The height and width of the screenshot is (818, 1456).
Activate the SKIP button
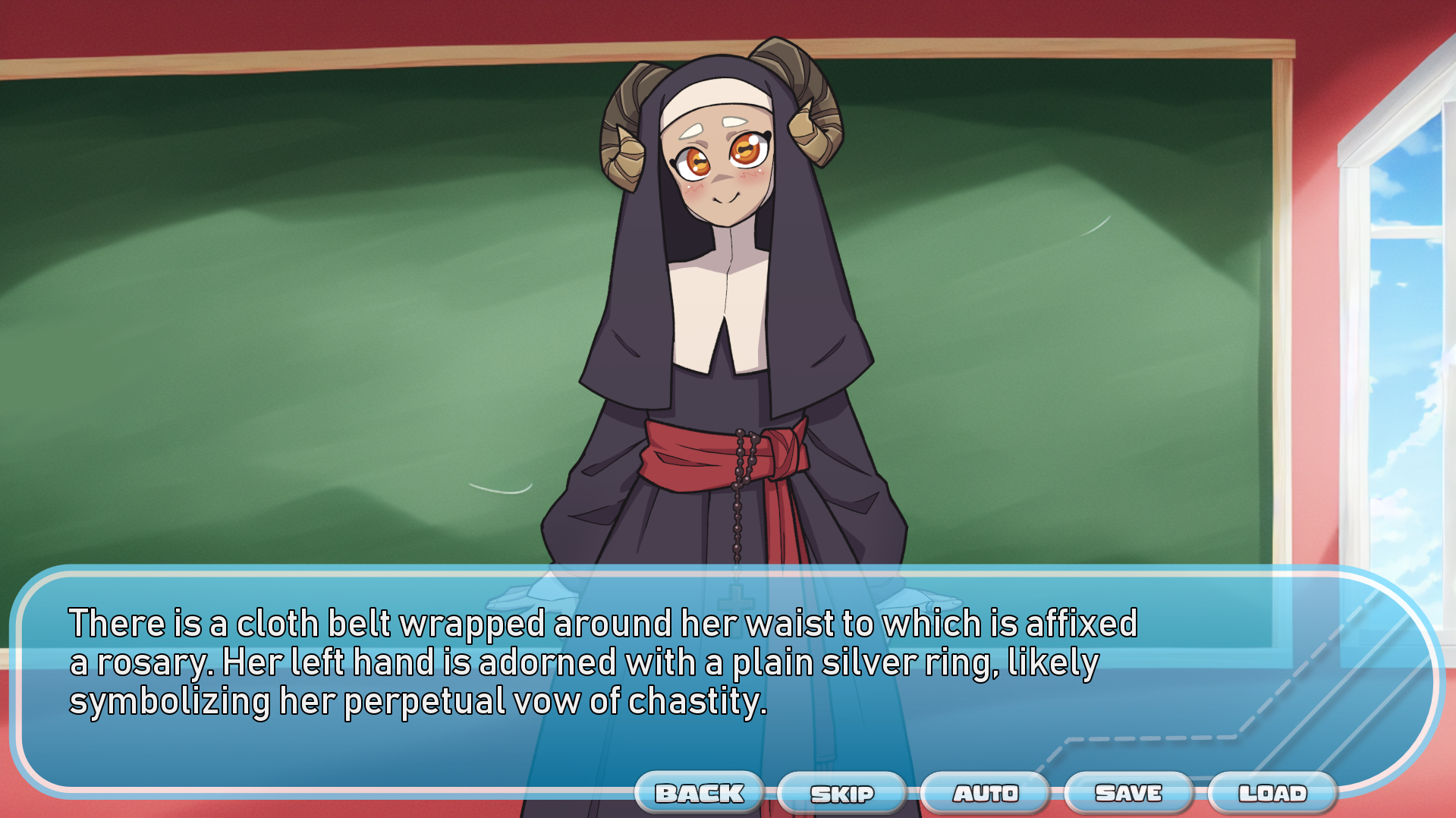click(842, 794)
